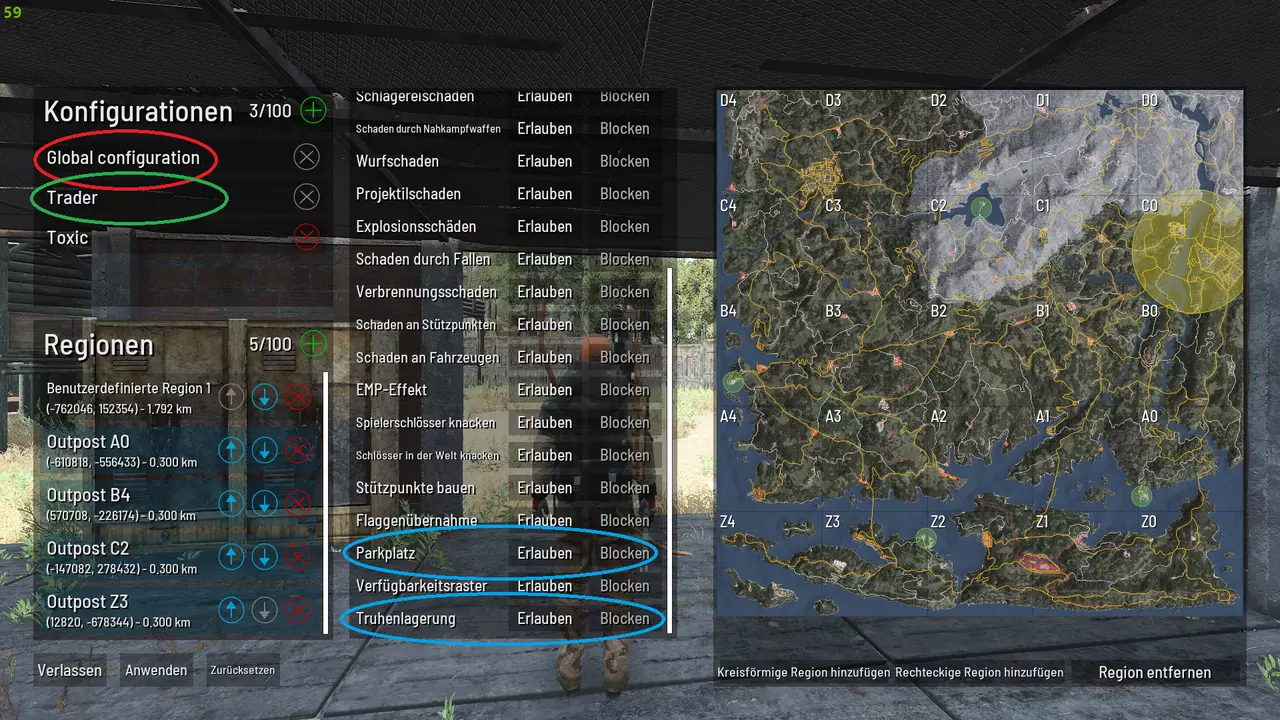Open the Trader configuration
The width and height of the screenshot is (1280, 720).
point(72,198)
